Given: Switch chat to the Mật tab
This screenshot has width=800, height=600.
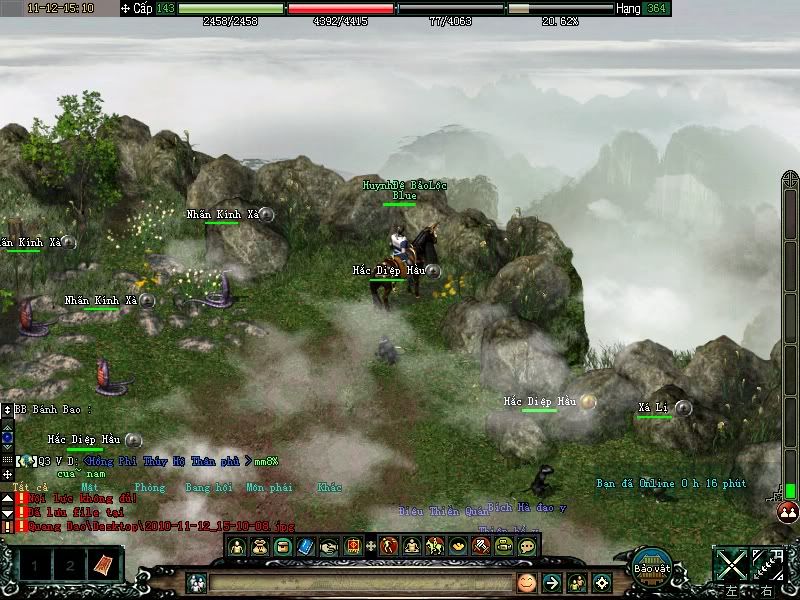Looking at the screenshot, I should [x=89, y=488].
